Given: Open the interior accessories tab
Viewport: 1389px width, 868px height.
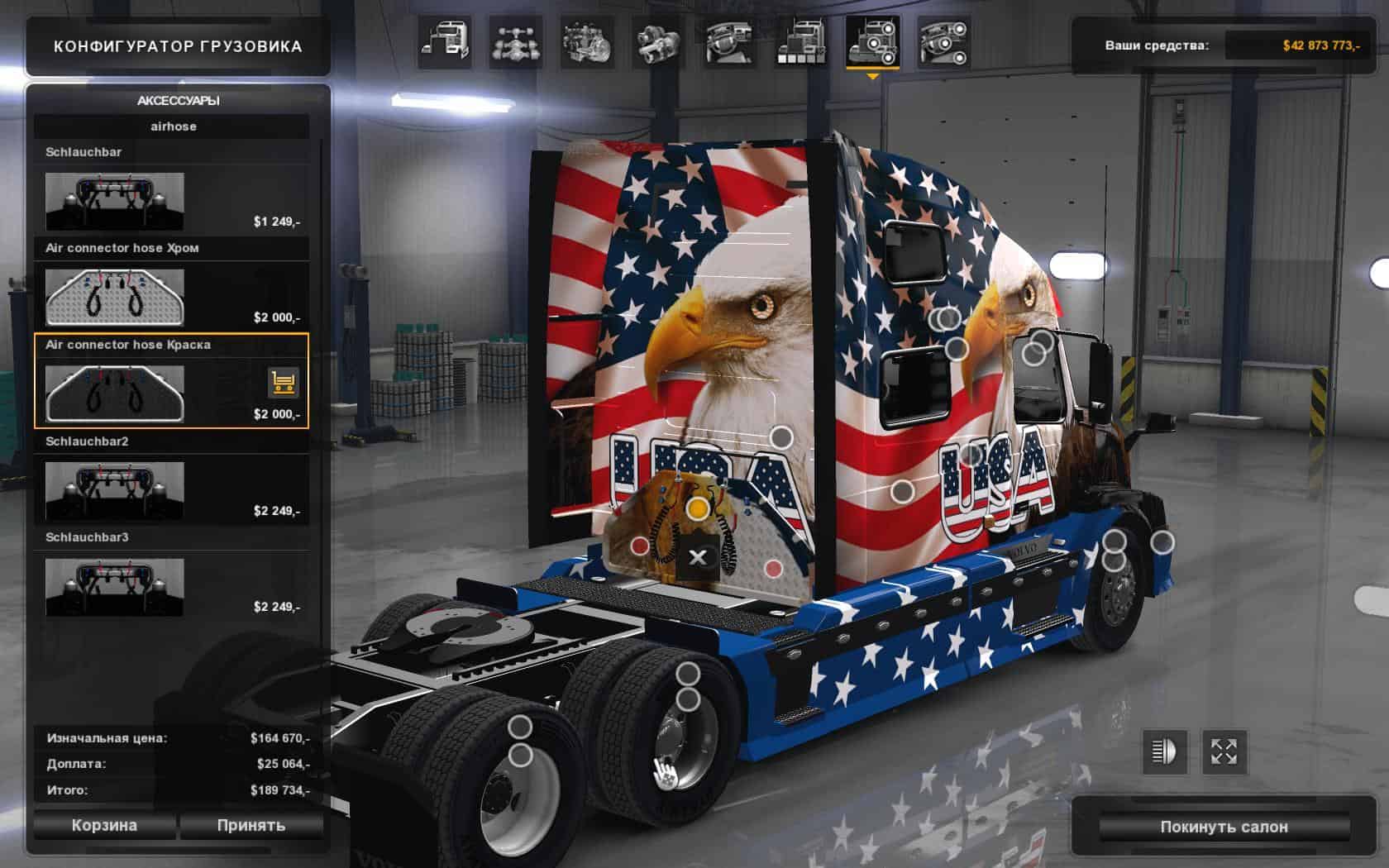Looking at the screenshot, I should coord(943,43).
